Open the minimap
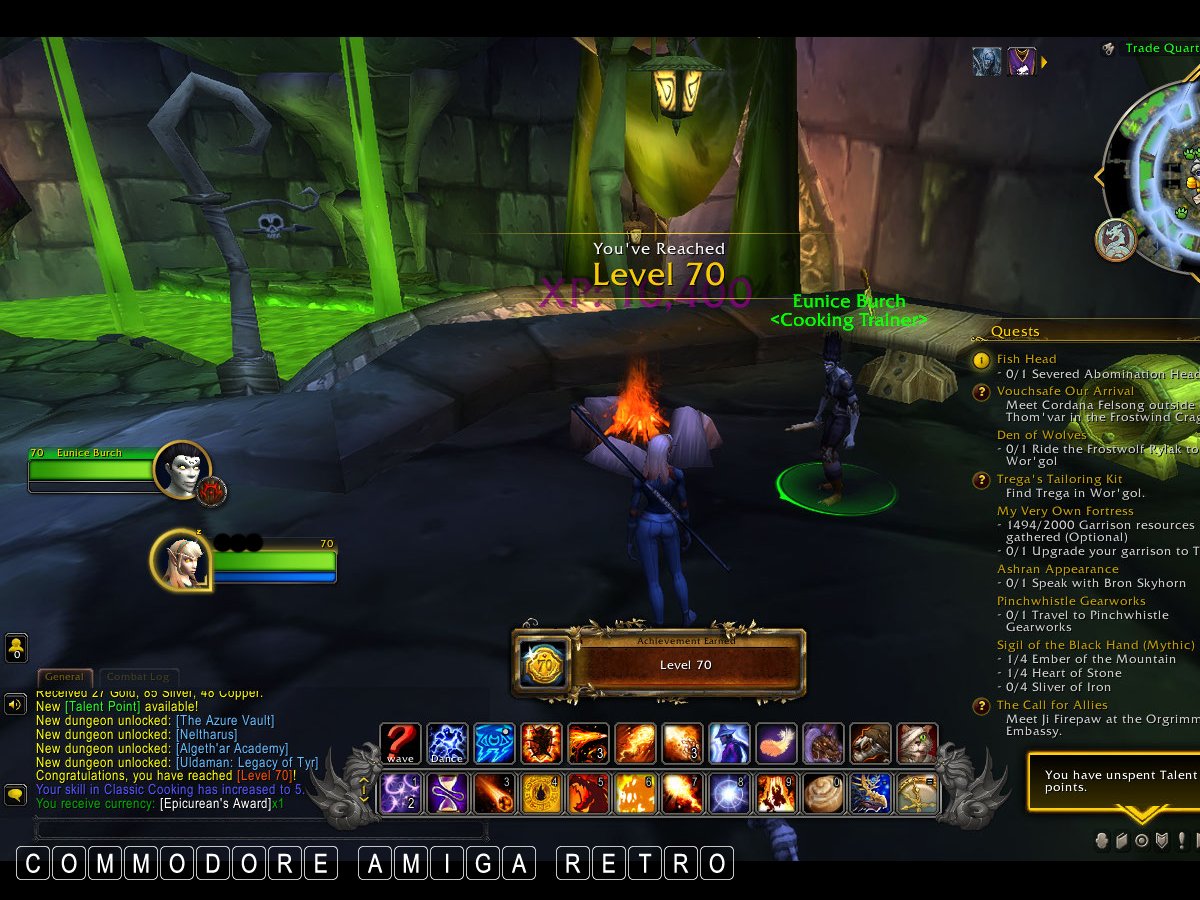The height and width of the screenshot is (900, 1200). (x=1160, y=175)
